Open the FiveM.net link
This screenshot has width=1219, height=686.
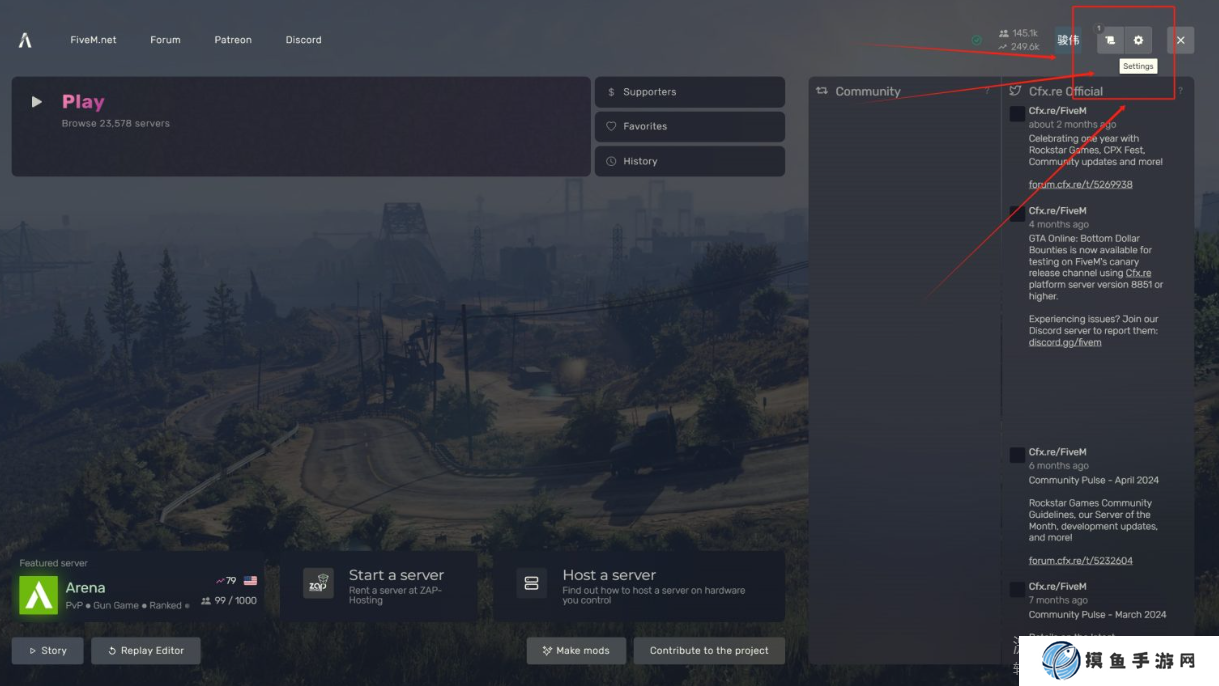(x=93, y=40)
